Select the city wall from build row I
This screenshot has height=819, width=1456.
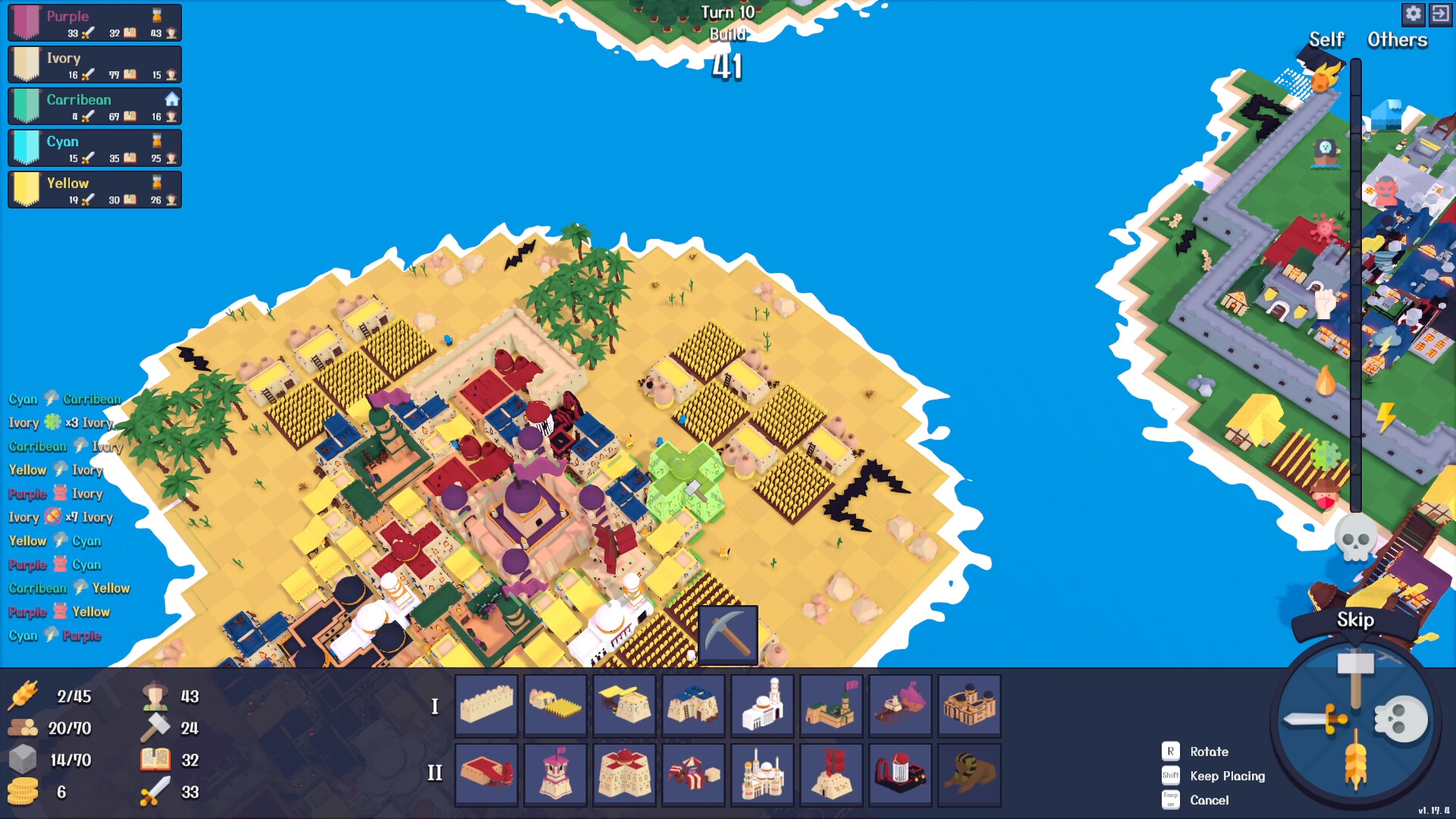(486, 705)
